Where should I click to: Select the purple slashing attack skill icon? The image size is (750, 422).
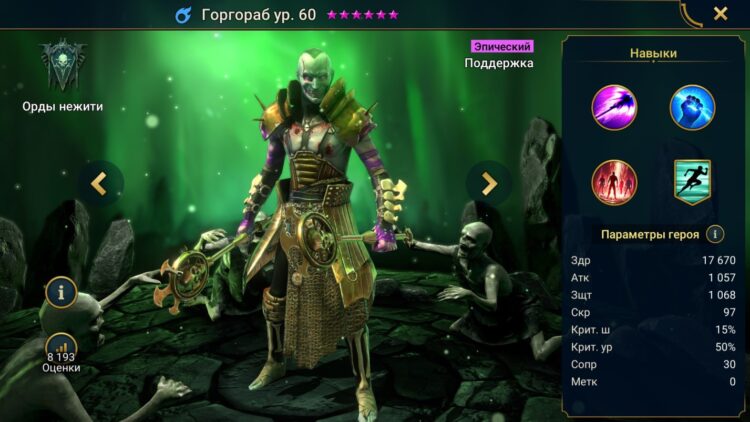[615, 107]
